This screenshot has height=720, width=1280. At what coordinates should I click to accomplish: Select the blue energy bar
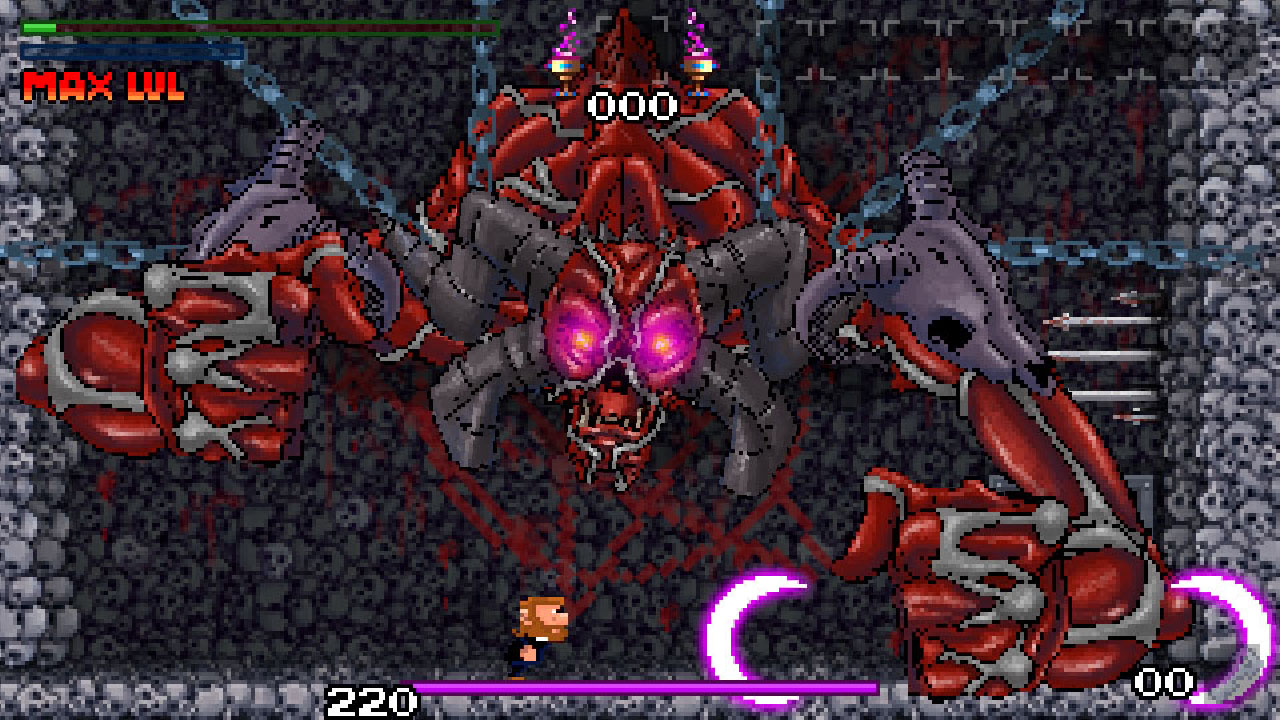click(130, 50)
